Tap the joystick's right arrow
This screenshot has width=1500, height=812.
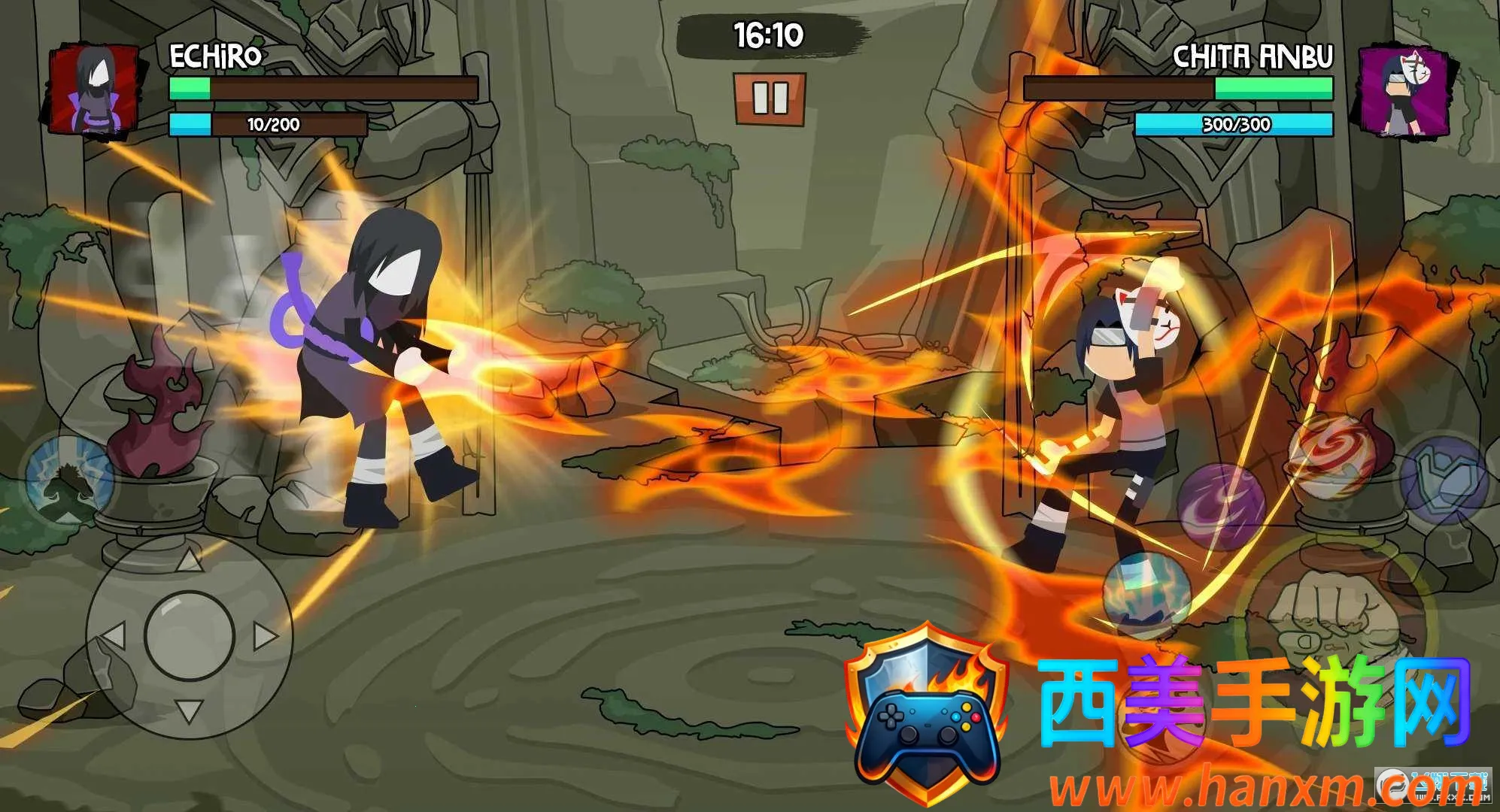tap(265, 636)
